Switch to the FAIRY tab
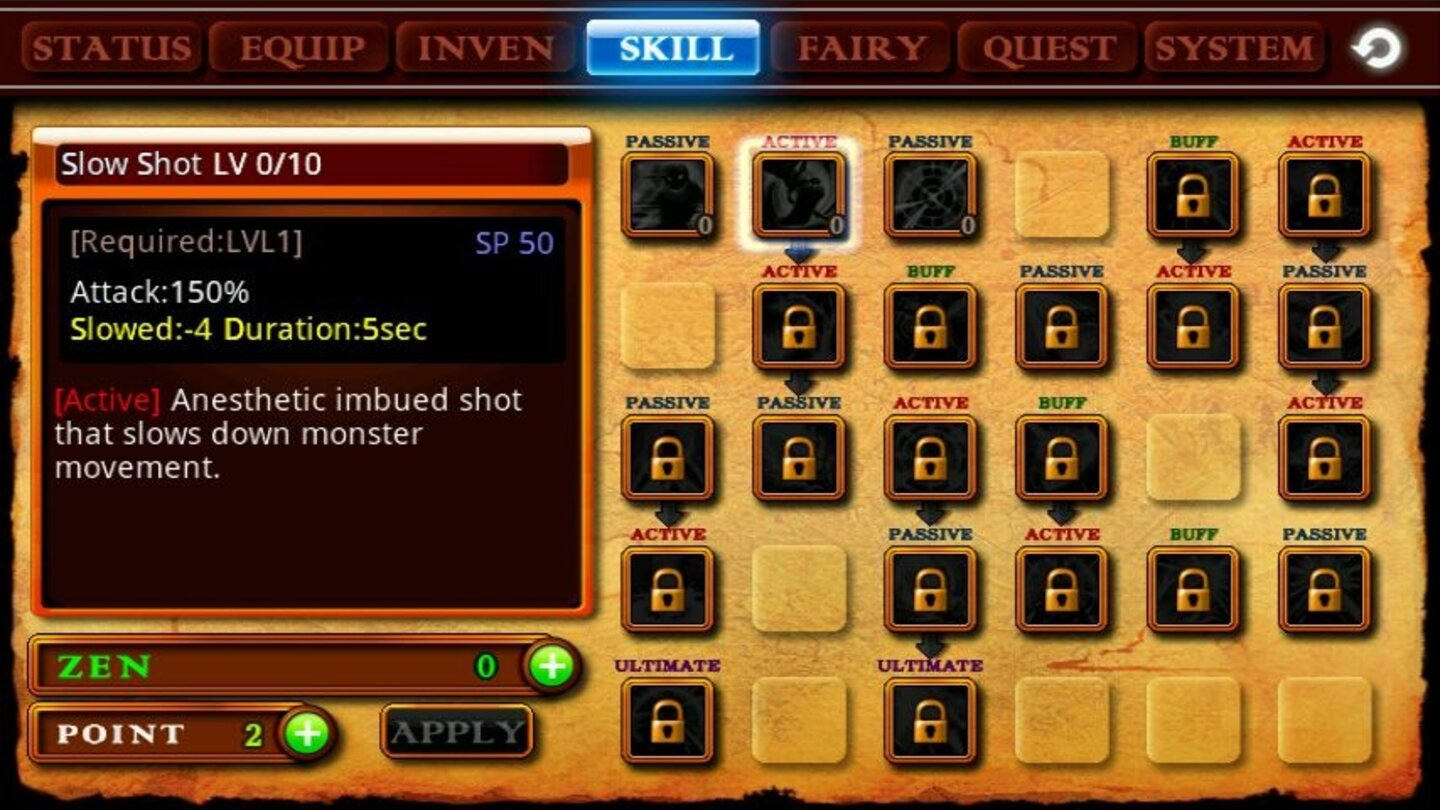 [861, 46]
